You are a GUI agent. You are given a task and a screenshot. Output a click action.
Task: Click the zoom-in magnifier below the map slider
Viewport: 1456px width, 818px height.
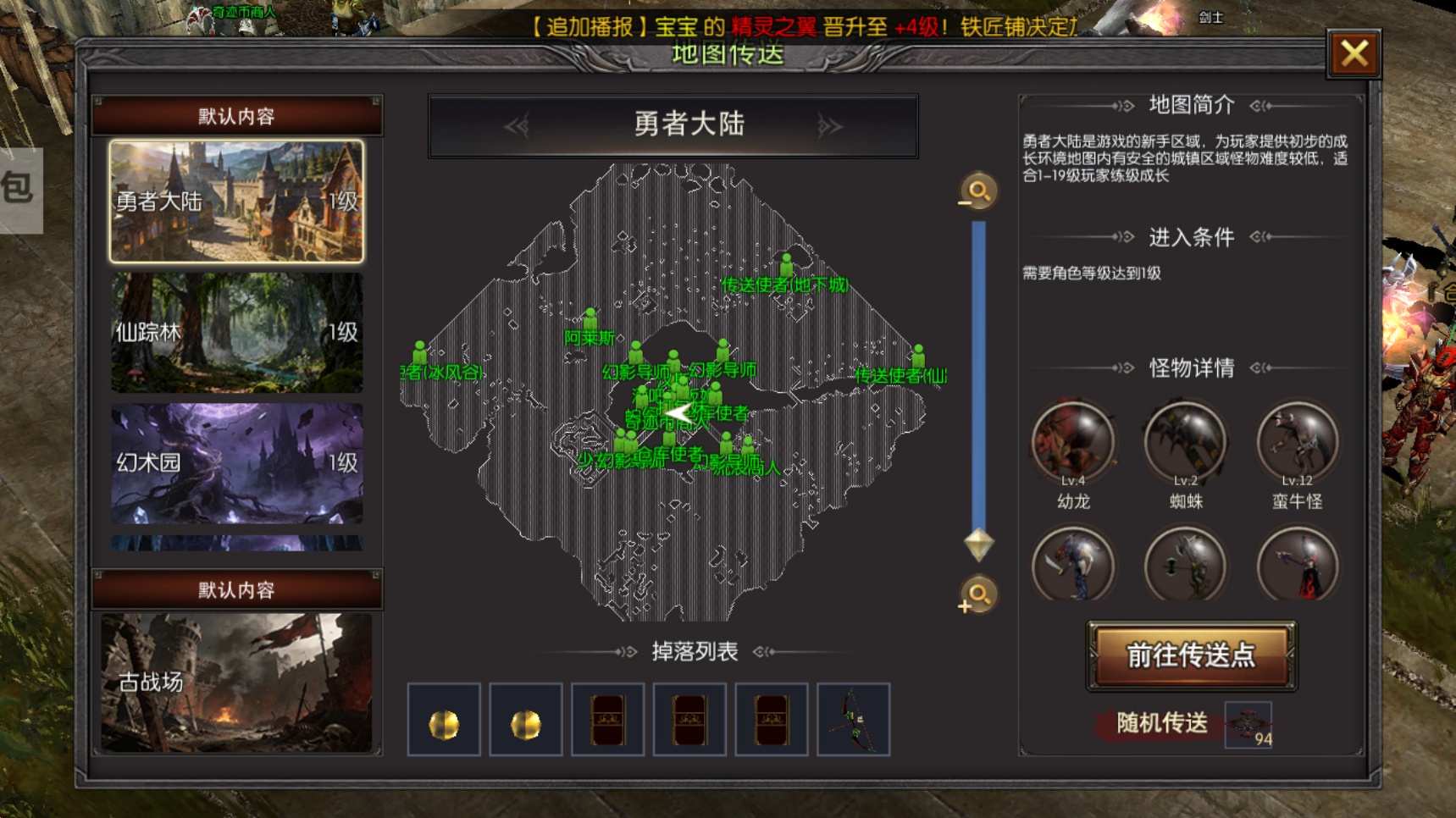pos(978,595)
